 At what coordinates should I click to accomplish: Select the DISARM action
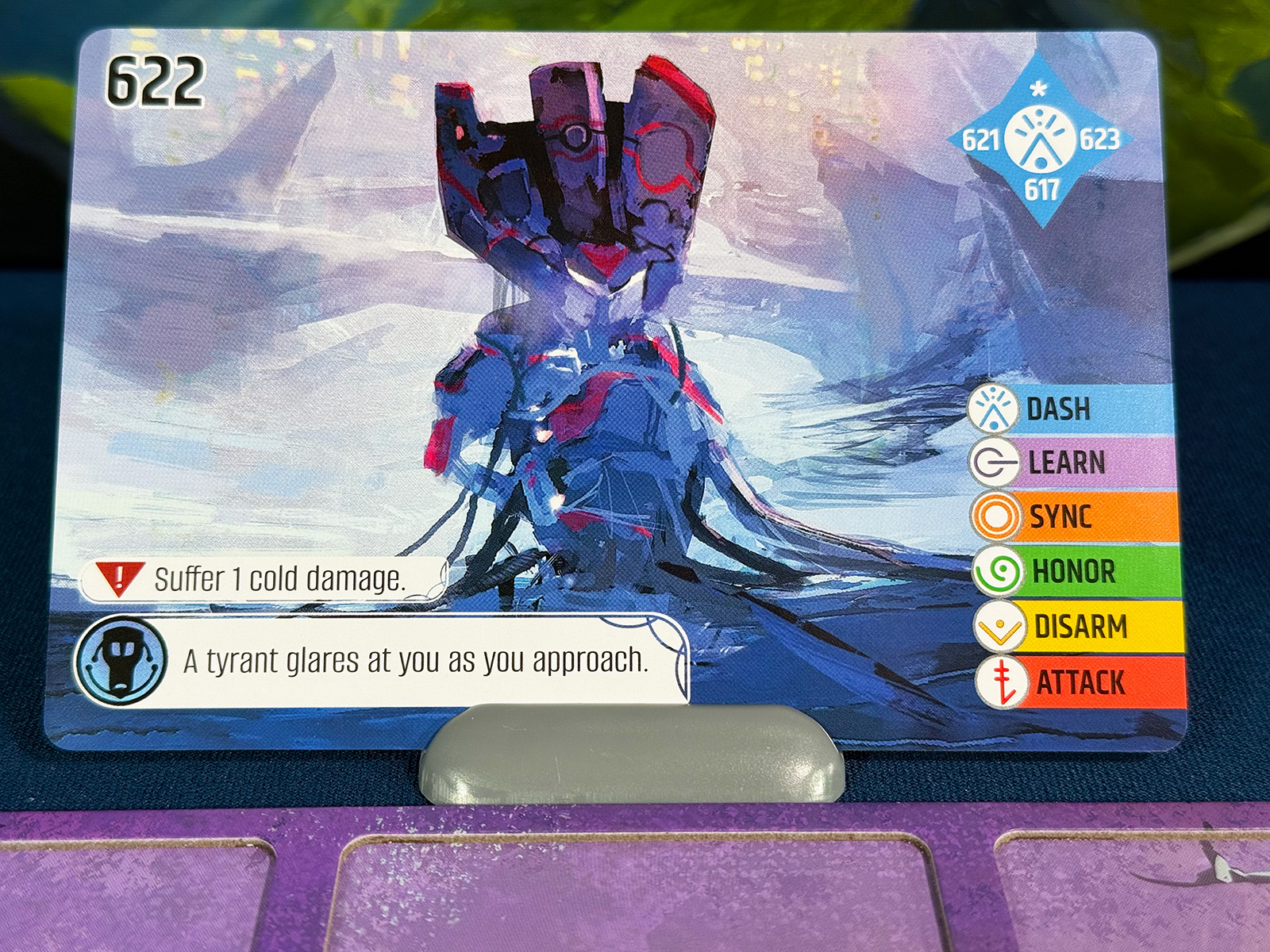click(1080, 627)
